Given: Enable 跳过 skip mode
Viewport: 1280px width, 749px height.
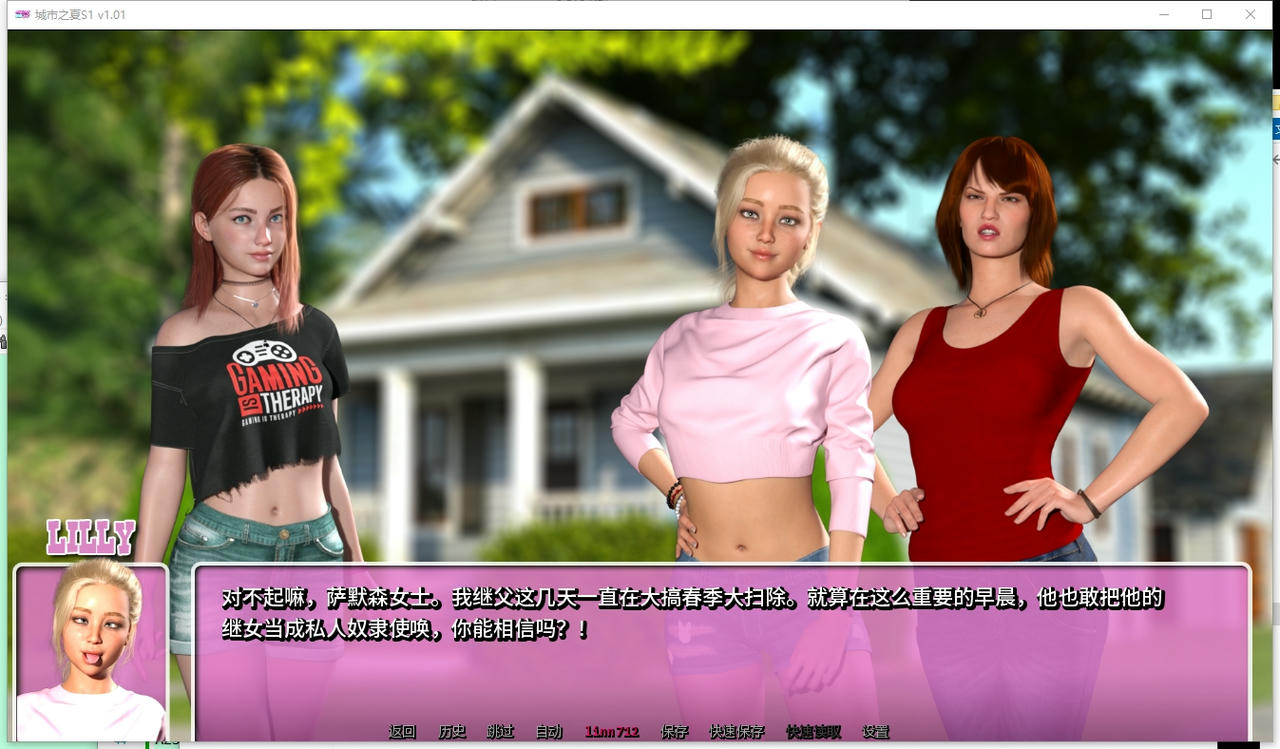Looking at the screenshot, I should (501, 731).
